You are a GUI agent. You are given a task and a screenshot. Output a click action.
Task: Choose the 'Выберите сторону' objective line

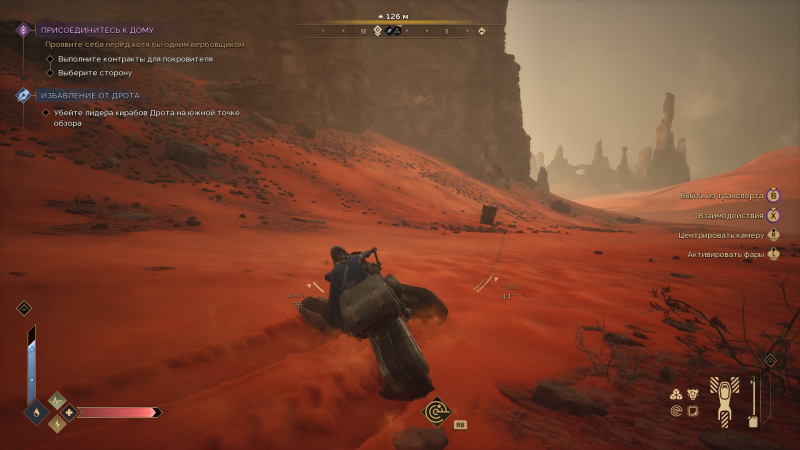[94, 72]
